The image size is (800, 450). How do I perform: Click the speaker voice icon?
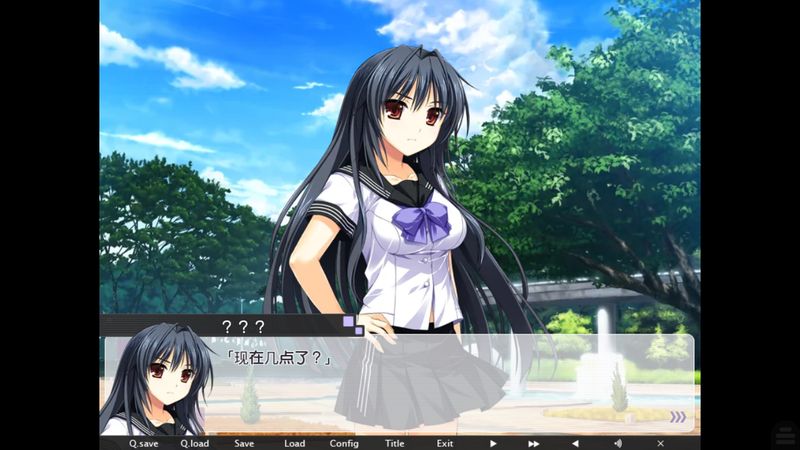tap(617, 443)
